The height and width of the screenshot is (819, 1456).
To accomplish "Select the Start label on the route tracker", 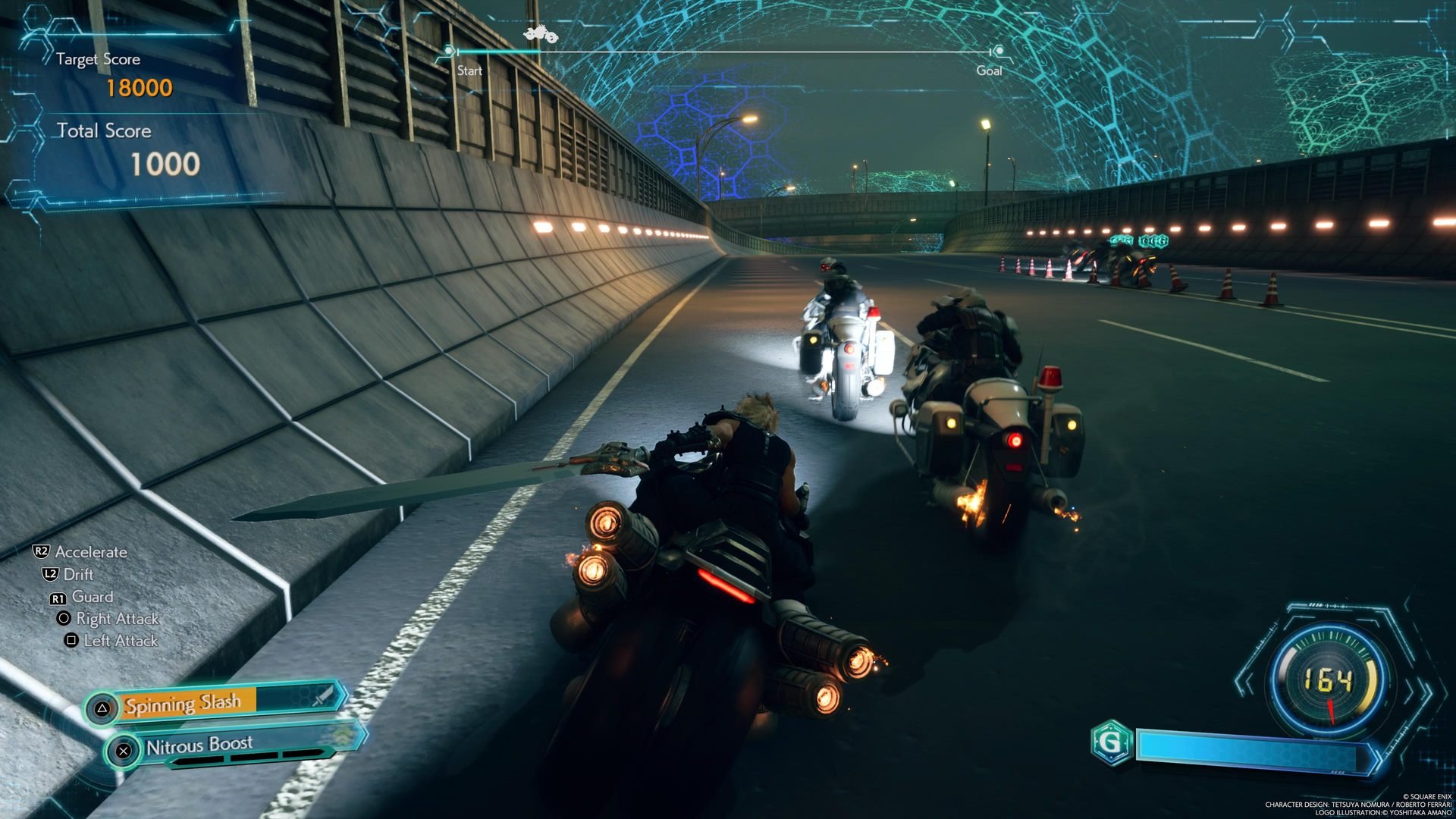I will tap(469, 71).
